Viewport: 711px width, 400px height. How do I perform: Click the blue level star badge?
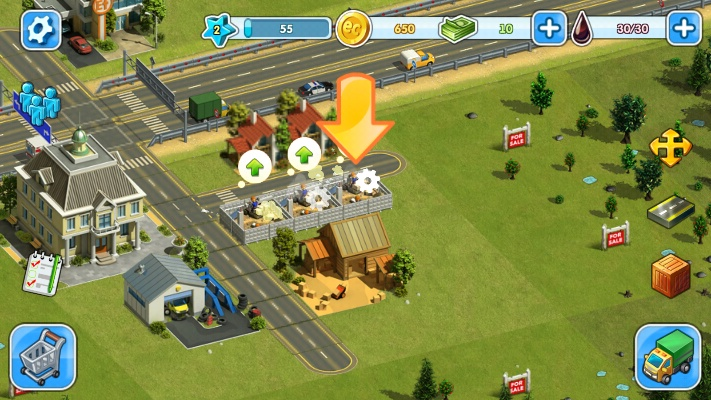coord(221,28)
